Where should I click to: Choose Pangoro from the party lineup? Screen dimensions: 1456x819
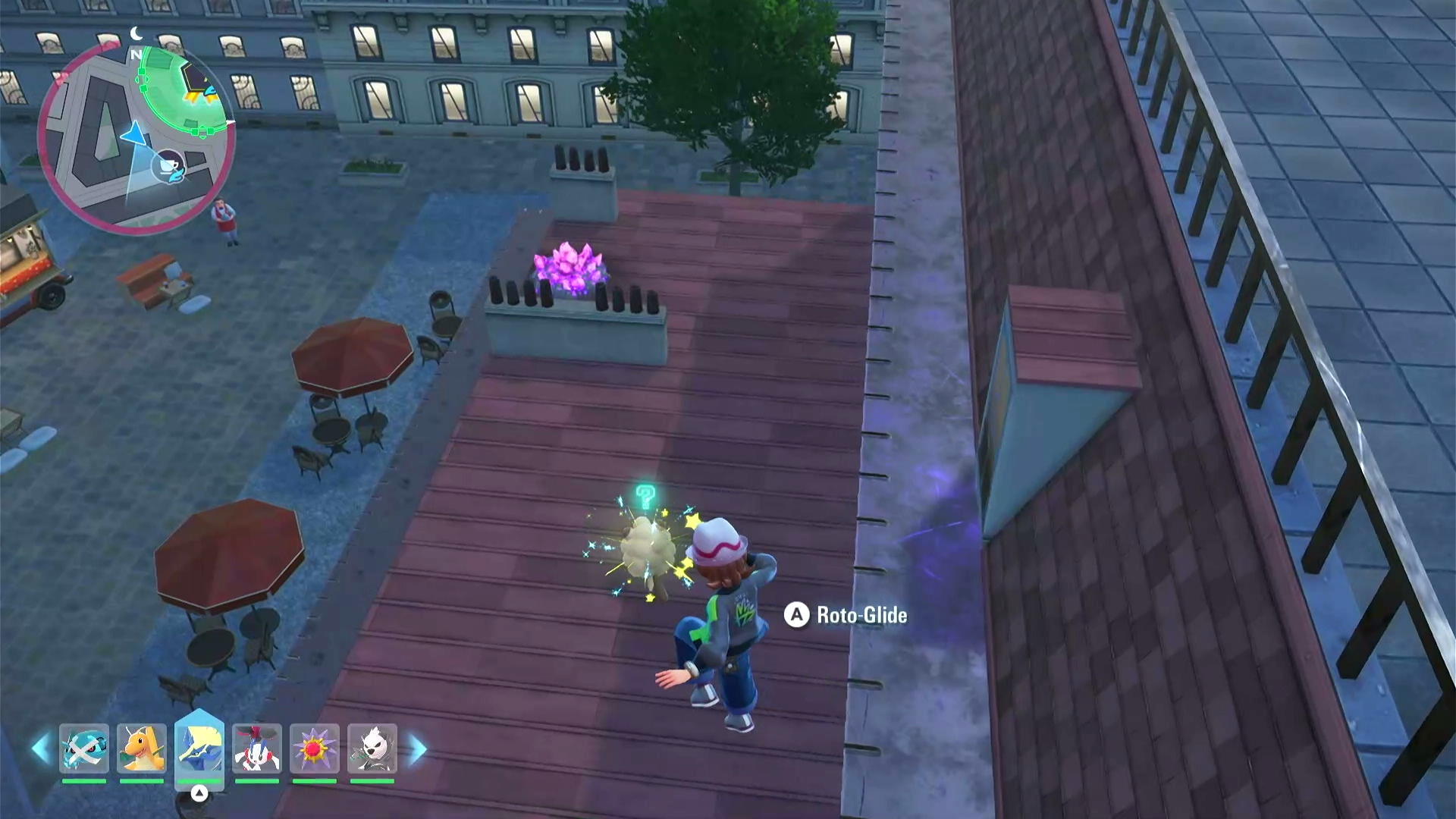(372, 748)
